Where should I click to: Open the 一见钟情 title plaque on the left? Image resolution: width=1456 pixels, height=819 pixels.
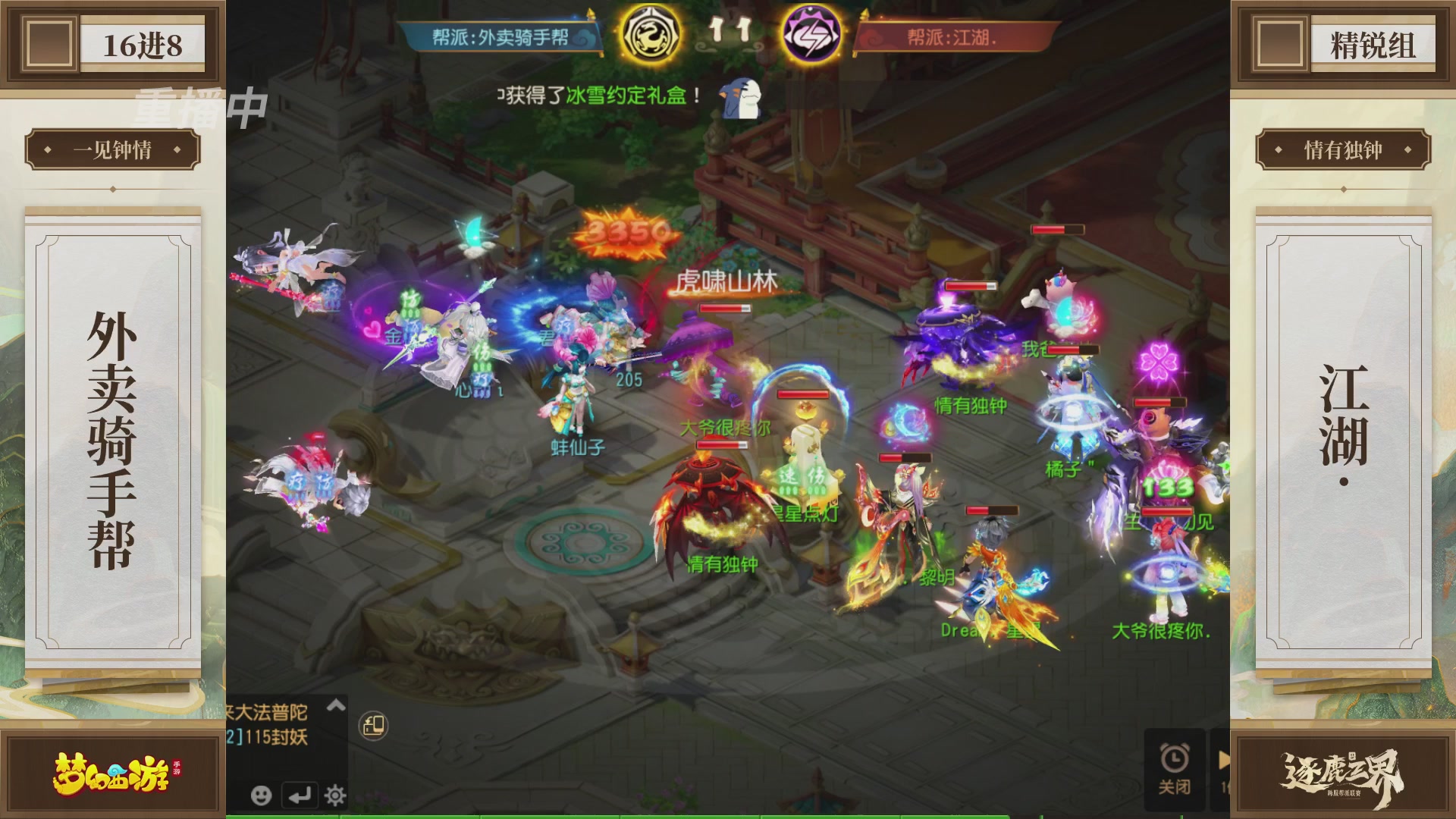pos(112,149)
